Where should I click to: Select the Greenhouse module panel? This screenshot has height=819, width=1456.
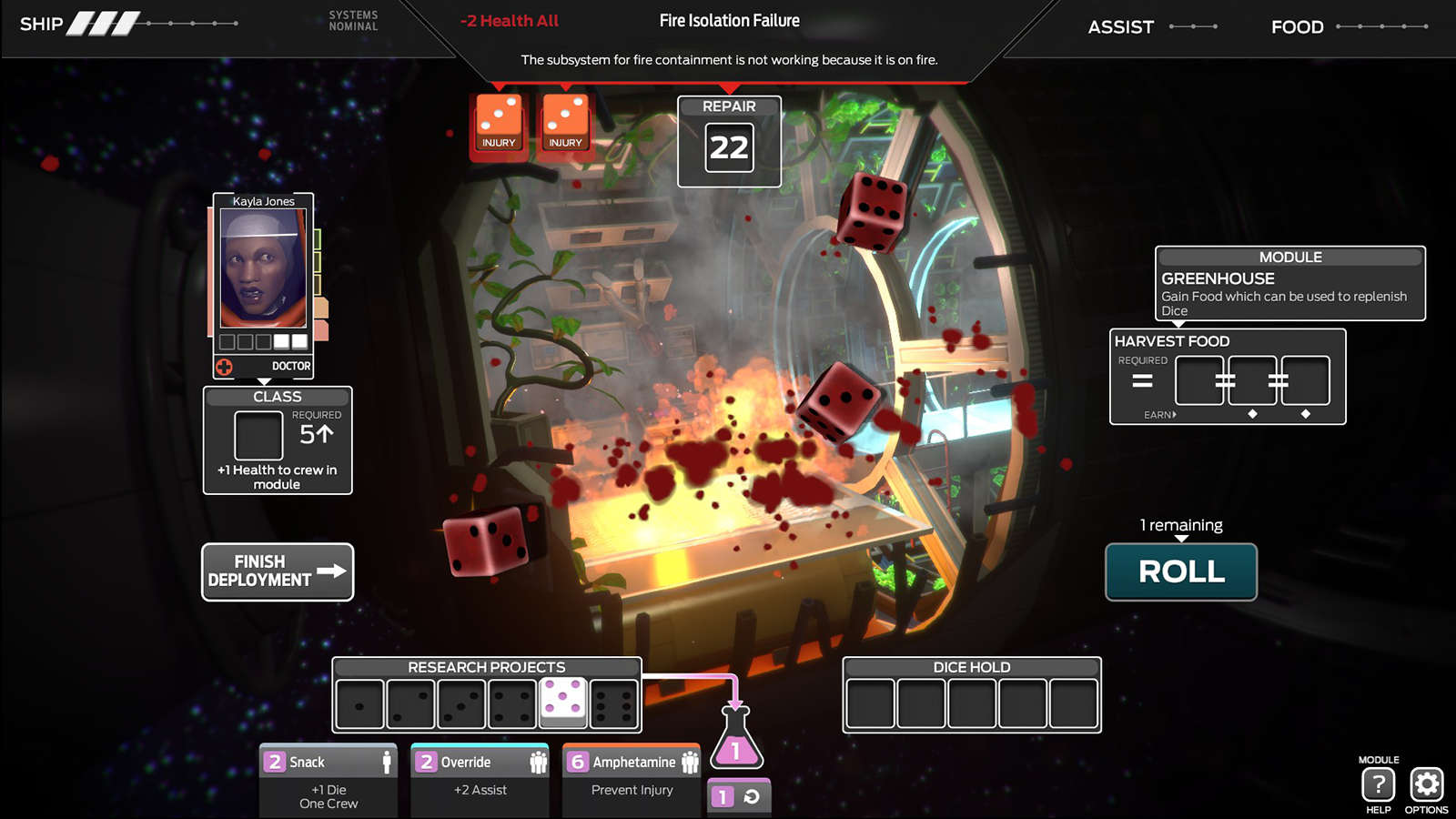click(x=1289, y=283)
